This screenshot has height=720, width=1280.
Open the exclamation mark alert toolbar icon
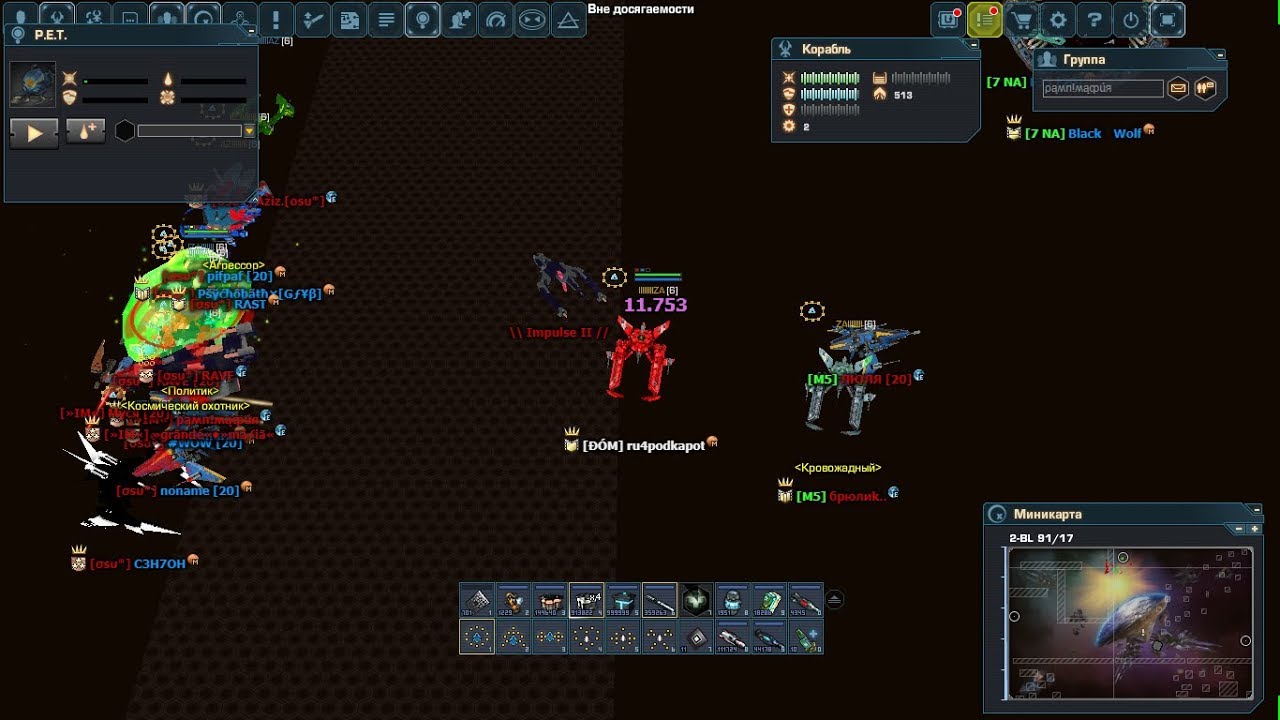click(276, 20)
